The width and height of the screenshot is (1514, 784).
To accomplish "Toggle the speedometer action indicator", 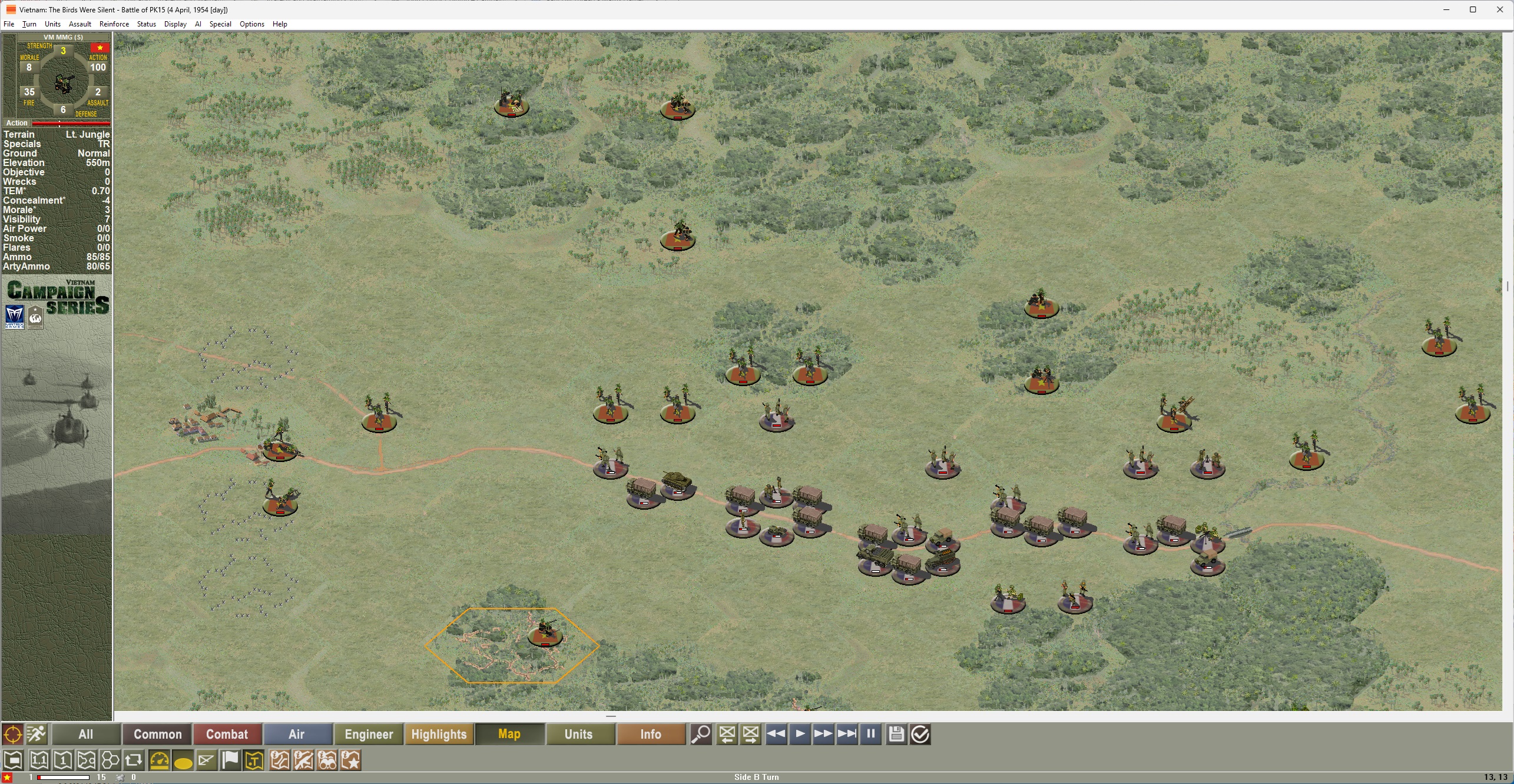I will pos(158,760).
